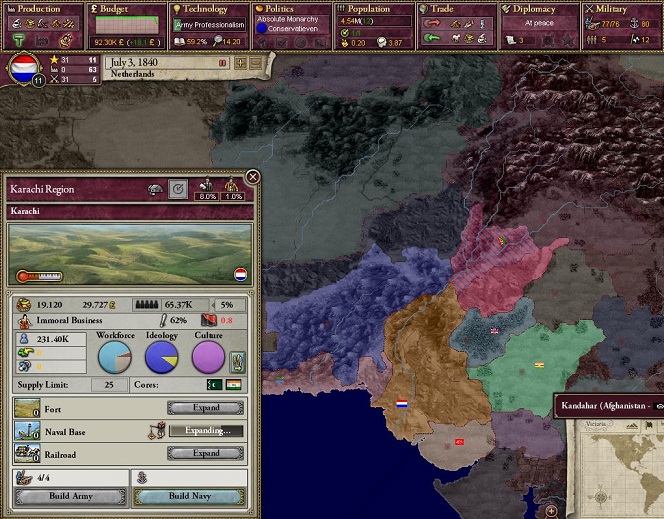Open the Production tab
This screenshot has width=664, height=519.
(x=40, y=9)
